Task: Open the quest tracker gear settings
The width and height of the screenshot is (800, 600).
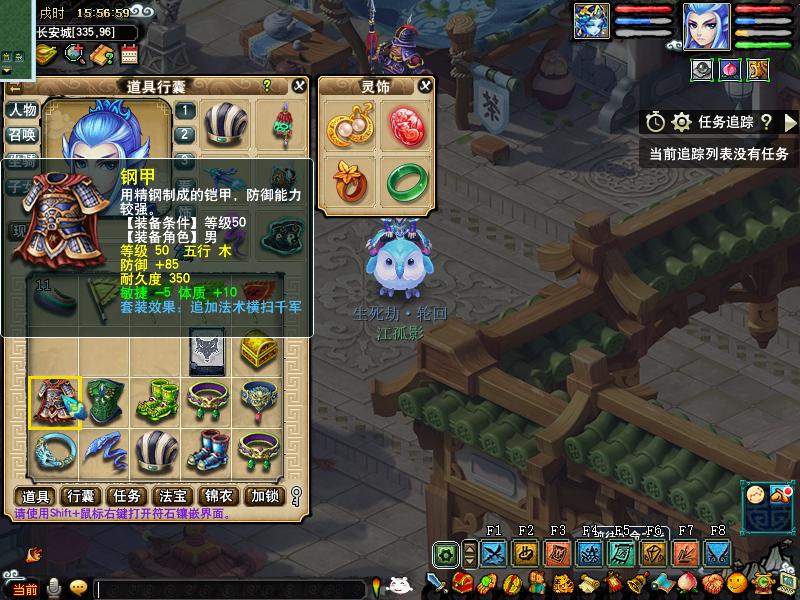Action: tap(682, 122)
